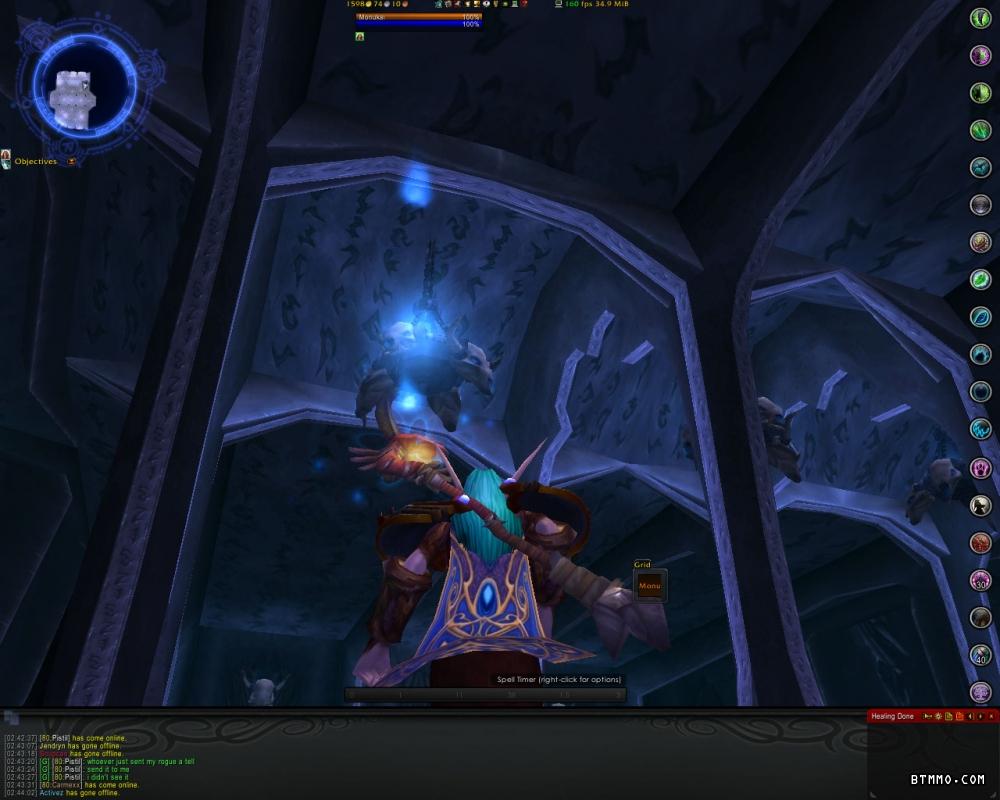Click the latency computer icon beside fps
The width and height of the screenshot is (1000, 800).
pyautogui.click(x=557, y=5)
